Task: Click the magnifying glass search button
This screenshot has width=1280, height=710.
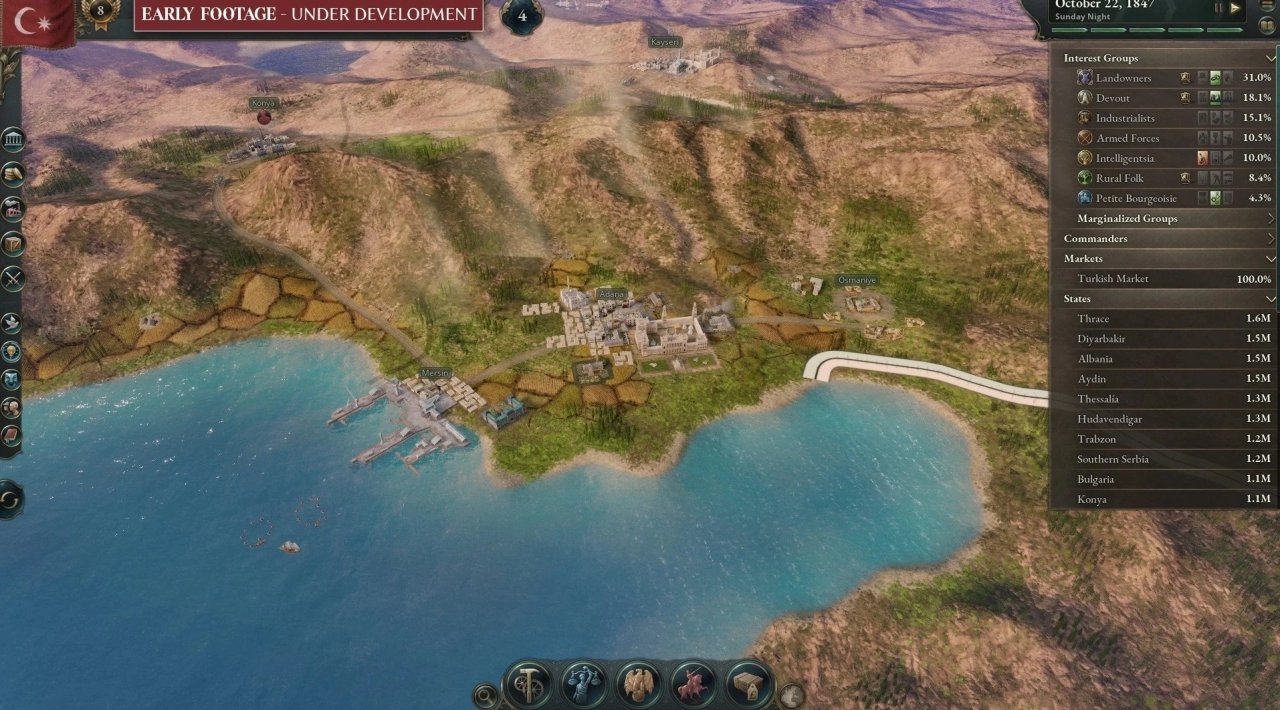Action: pos(485,694)
